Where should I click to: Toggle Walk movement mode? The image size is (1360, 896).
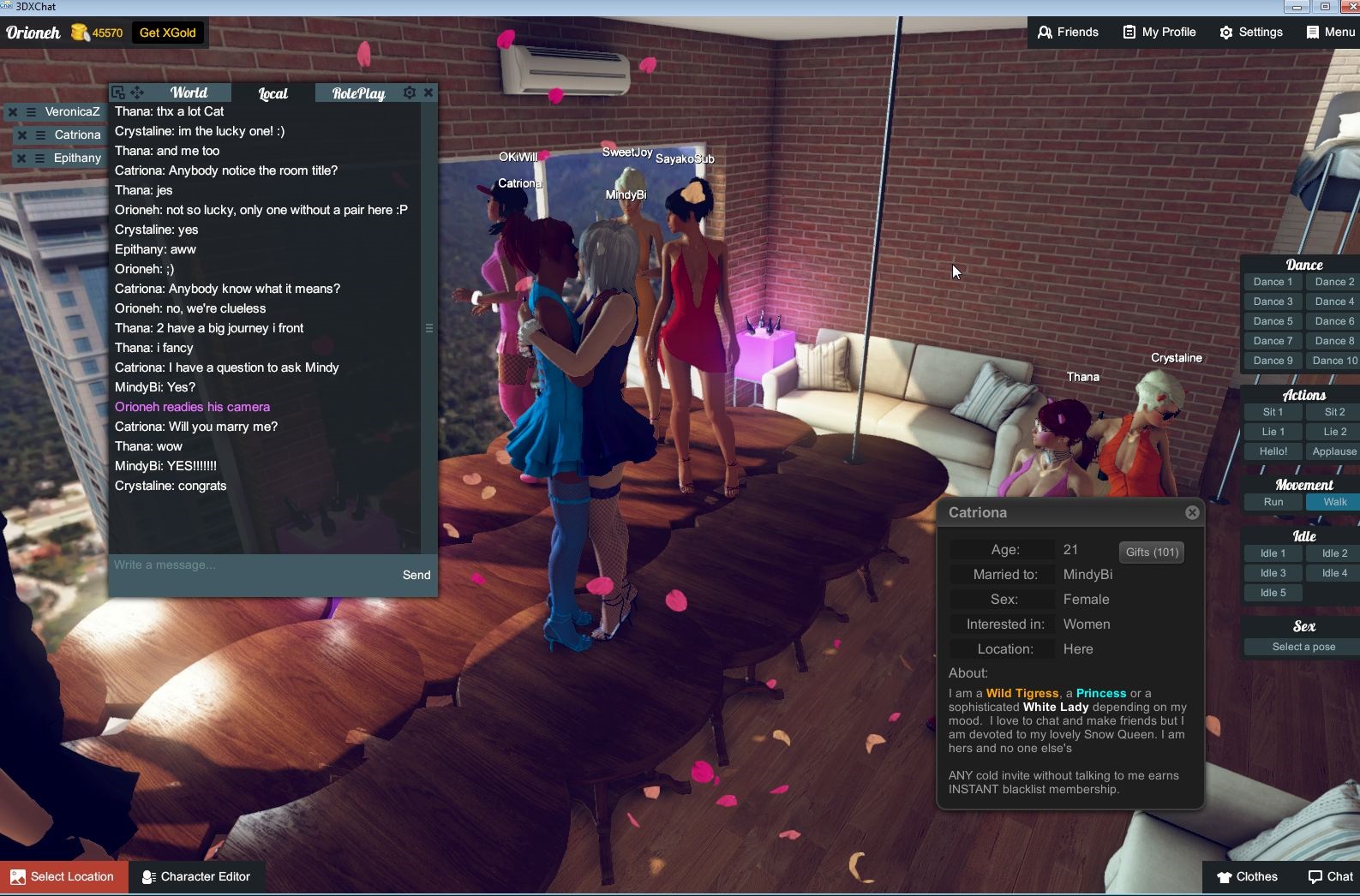pyautogui.click(x=1333, y=502)
